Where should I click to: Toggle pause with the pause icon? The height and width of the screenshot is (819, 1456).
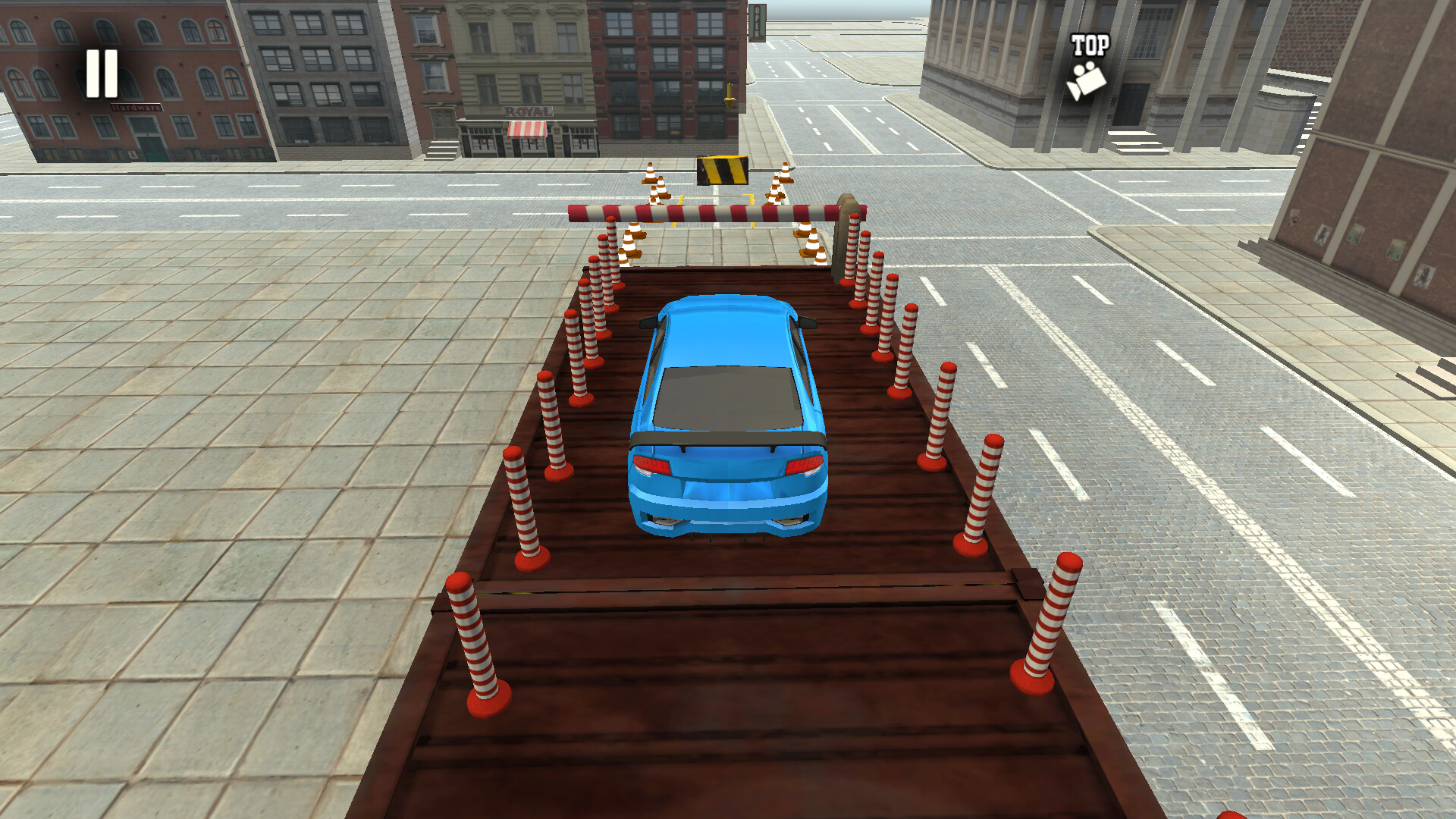(x=104, y=73)
